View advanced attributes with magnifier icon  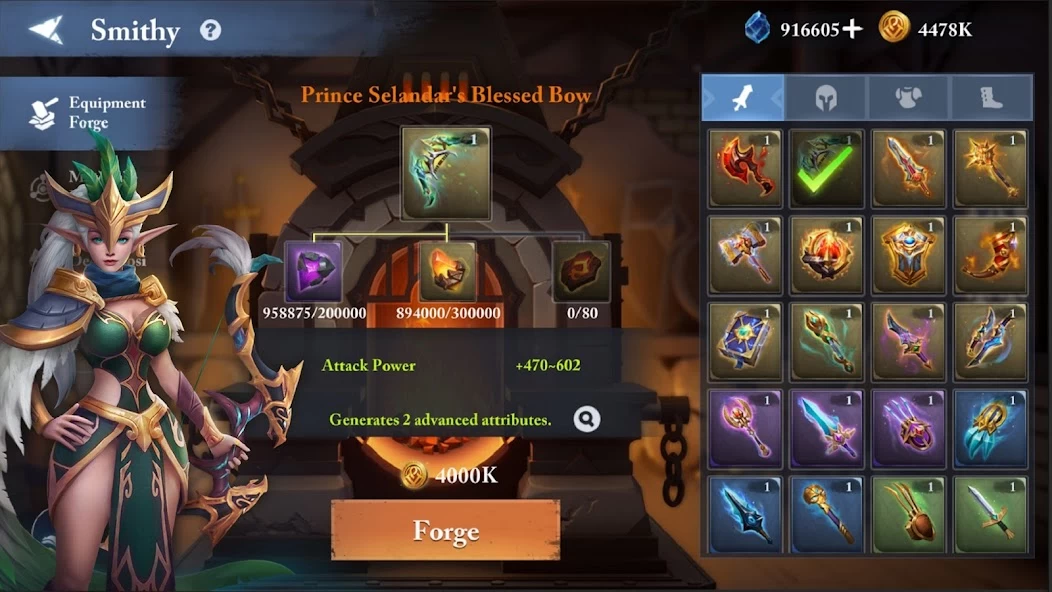click(587, 419)
